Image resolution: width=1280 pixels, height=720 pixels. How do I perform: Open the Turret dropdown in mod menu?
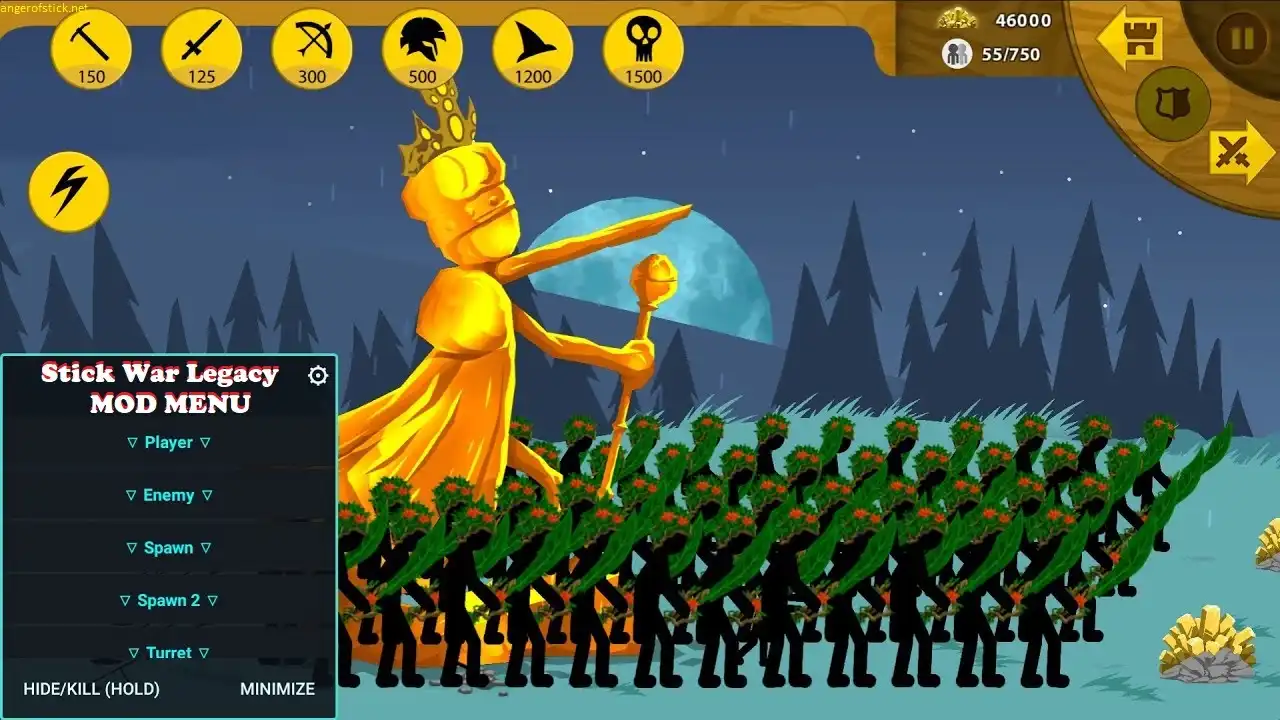pos(169,653)
